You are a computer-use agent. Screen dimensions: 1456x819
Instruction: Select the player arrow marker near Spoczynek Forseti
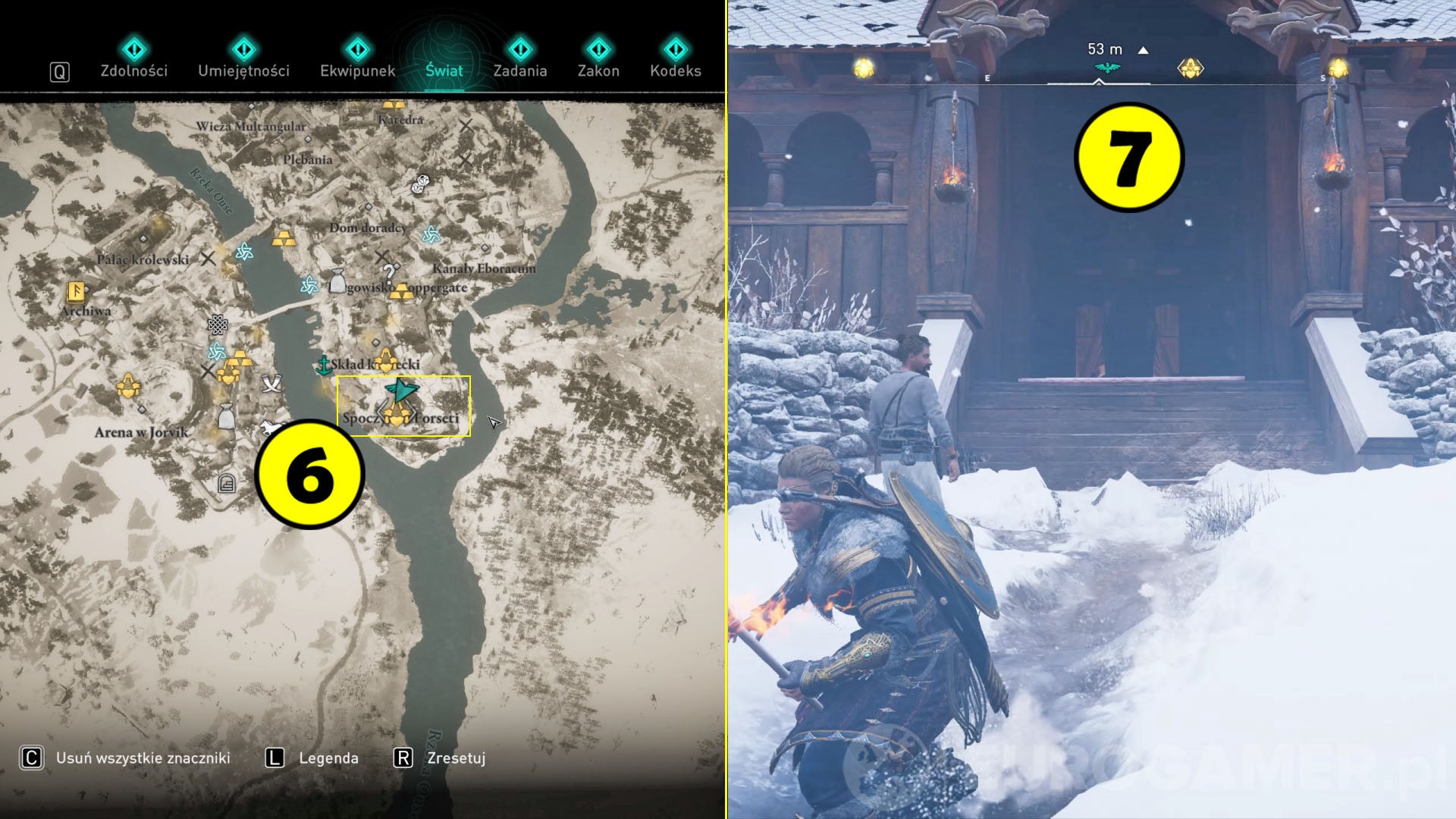403,389
